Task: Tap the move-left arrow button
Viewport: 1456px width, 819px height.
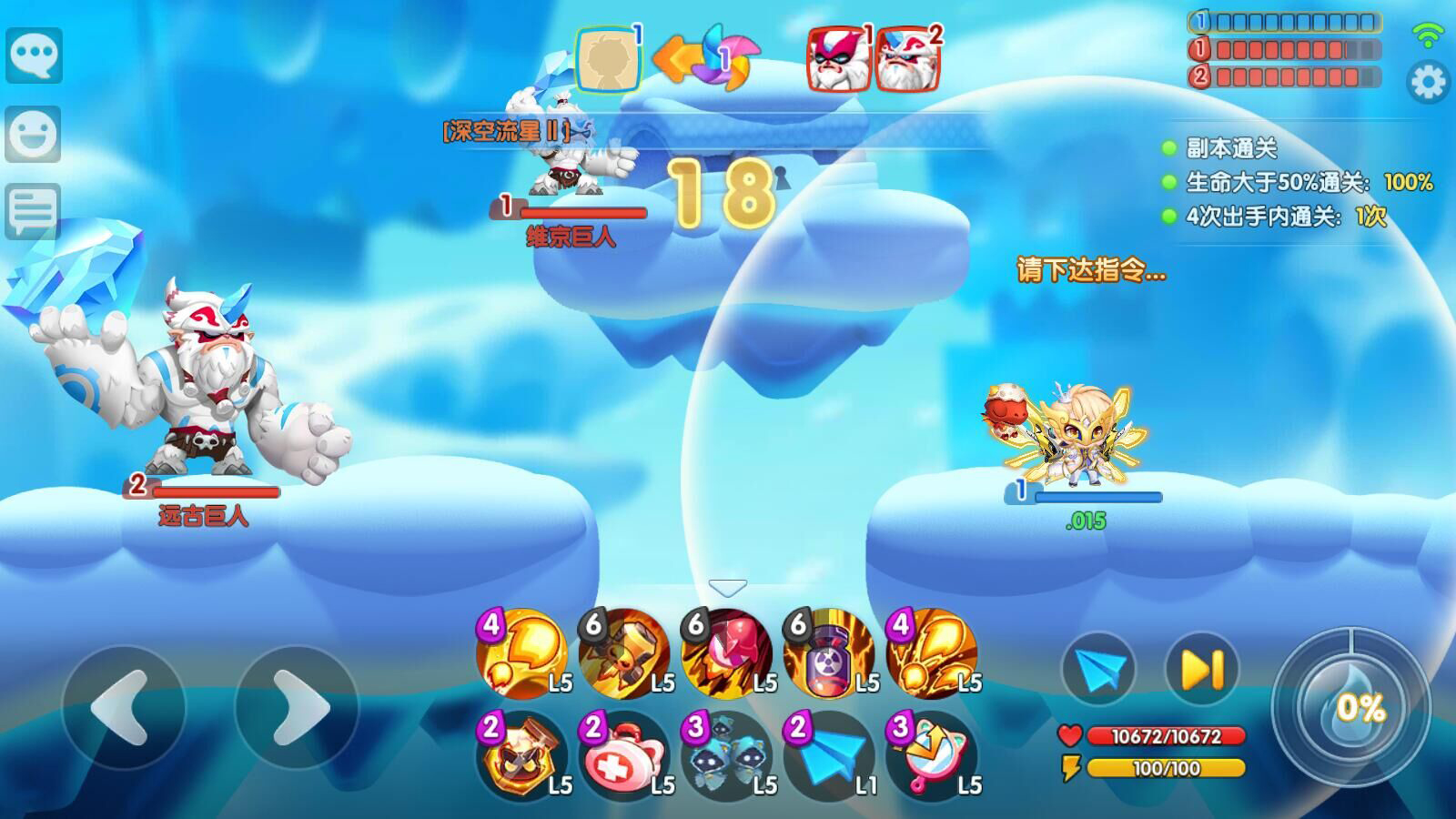Action: click(x=123, y=707)
